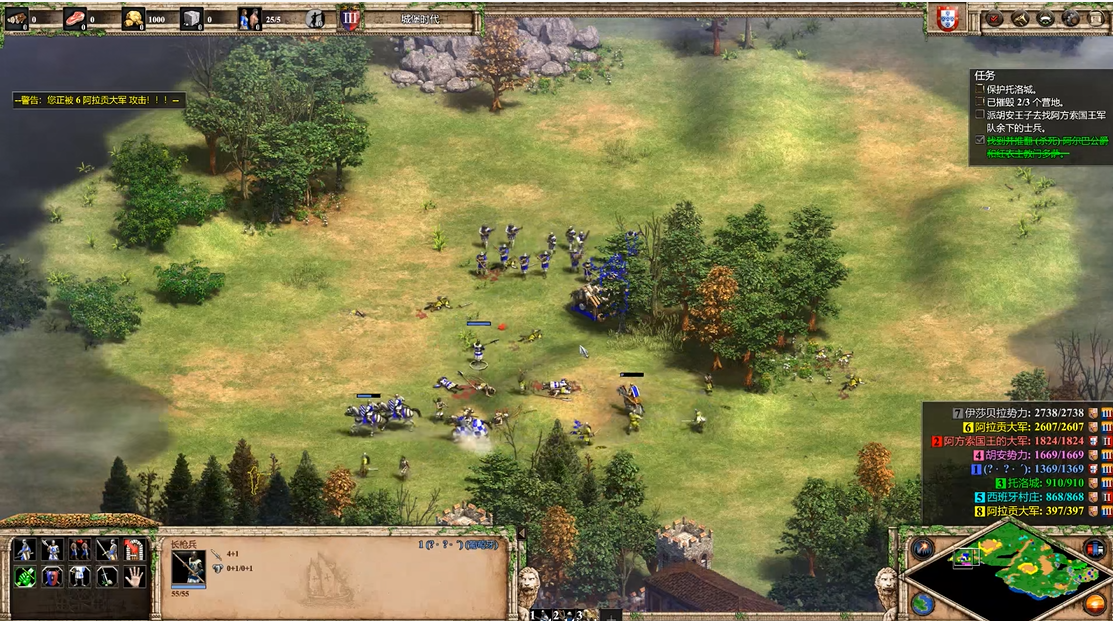Open objectives with the red checkmark button

point(995,18)
